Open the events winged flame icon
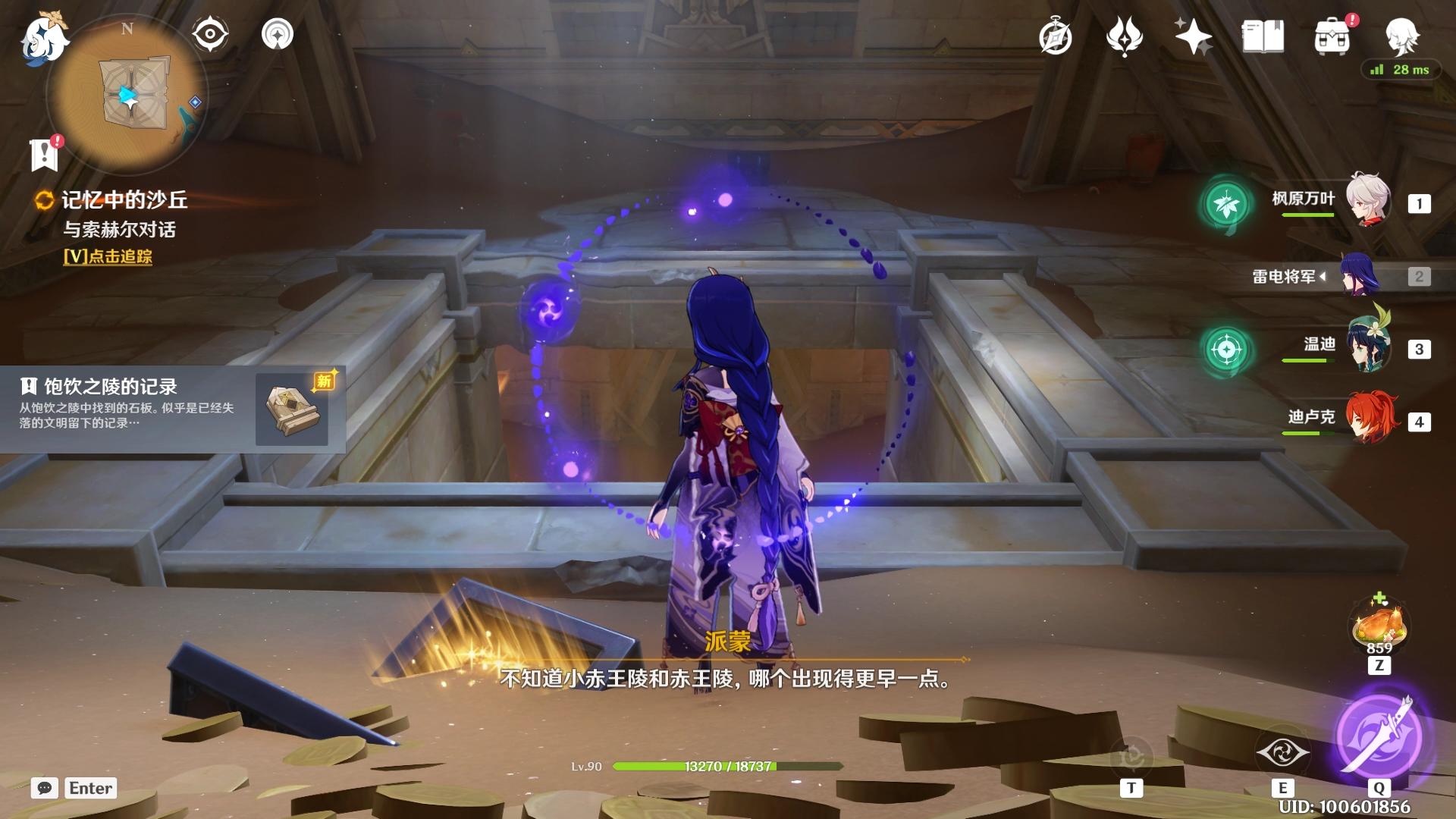 (x=1124, y=36)
